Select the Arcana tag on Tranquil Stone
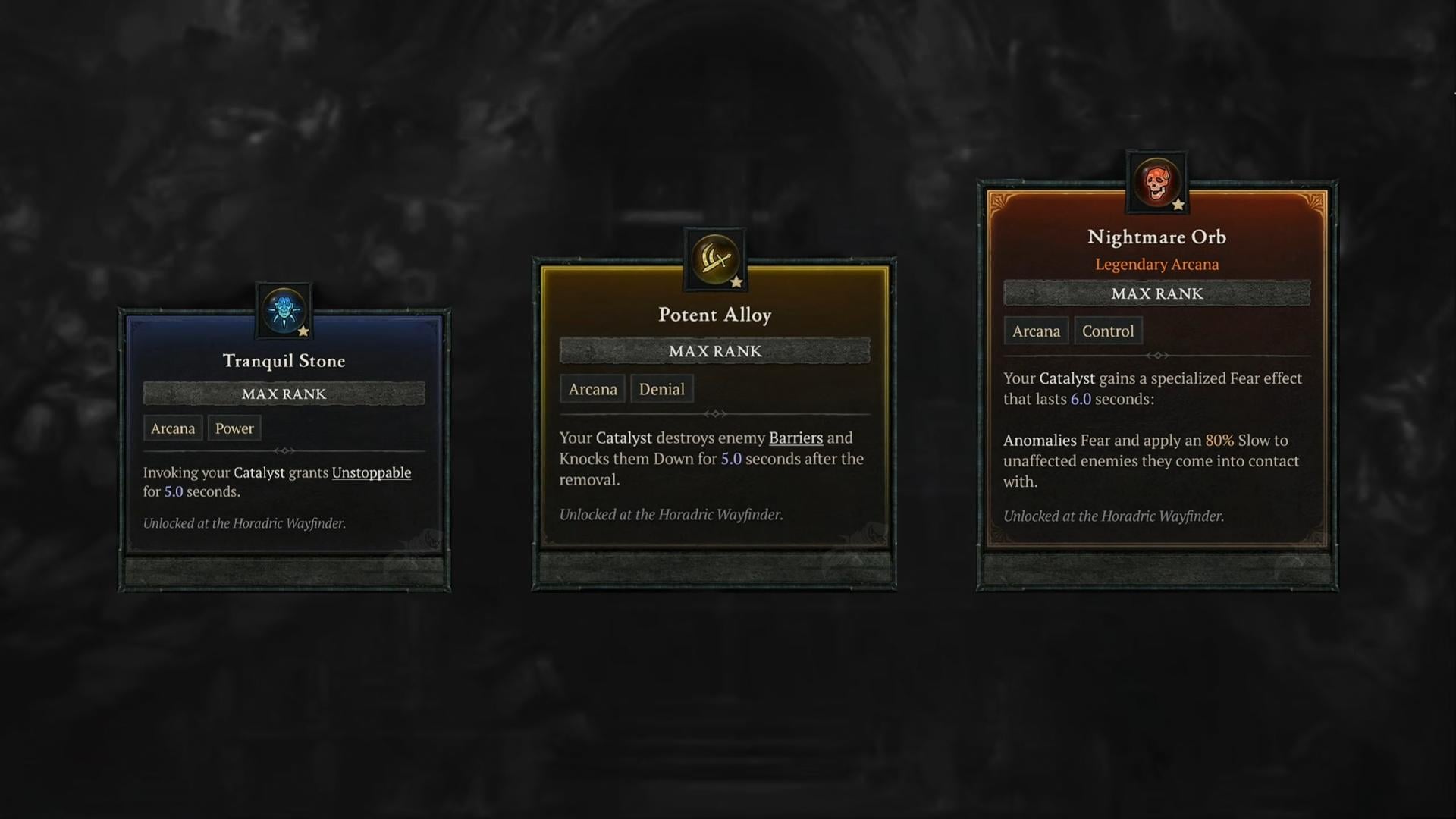The image size is (1456, 819). tap(172, 428)
